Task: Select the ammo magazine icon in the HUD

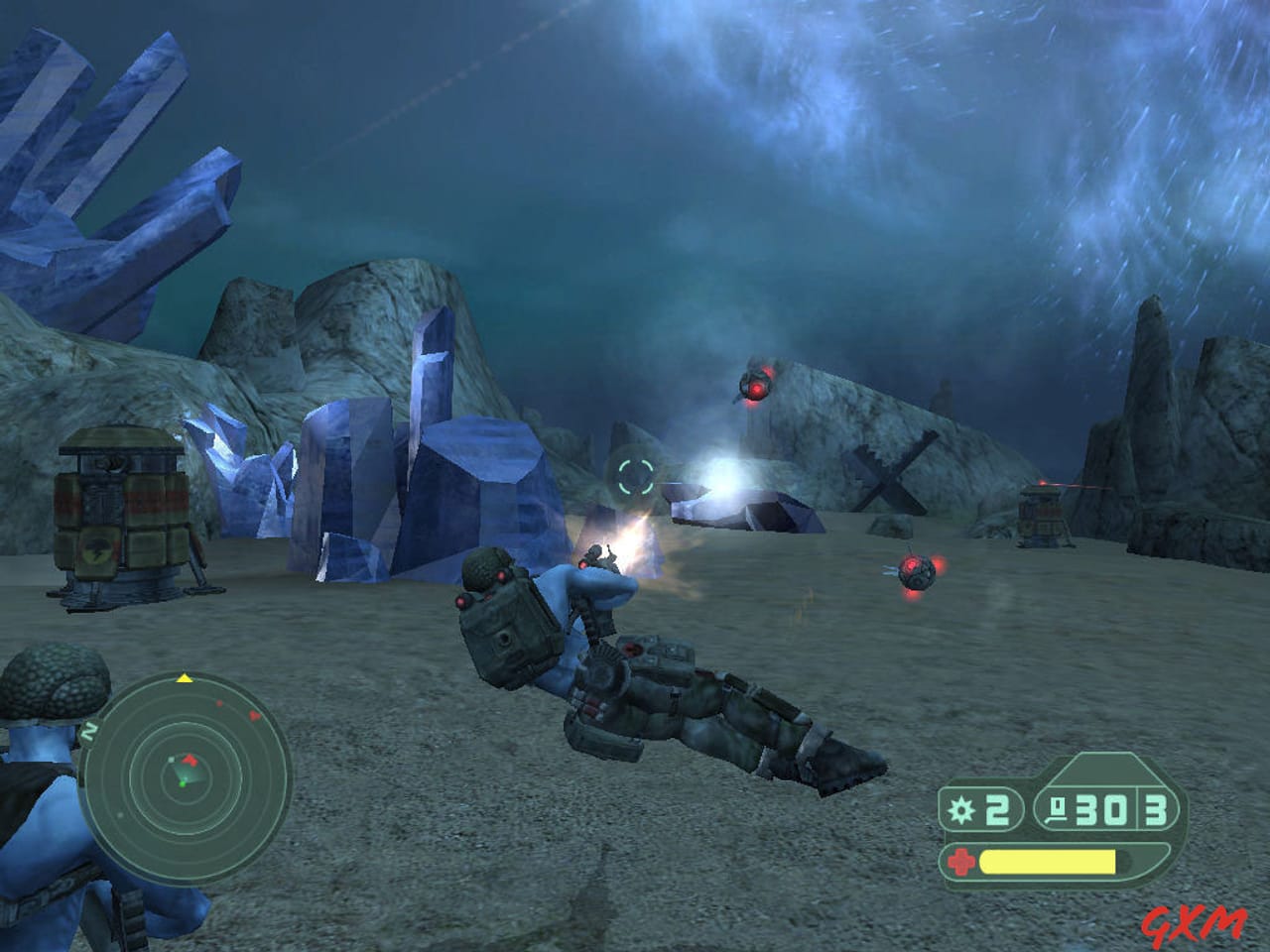Action: 1059,810
